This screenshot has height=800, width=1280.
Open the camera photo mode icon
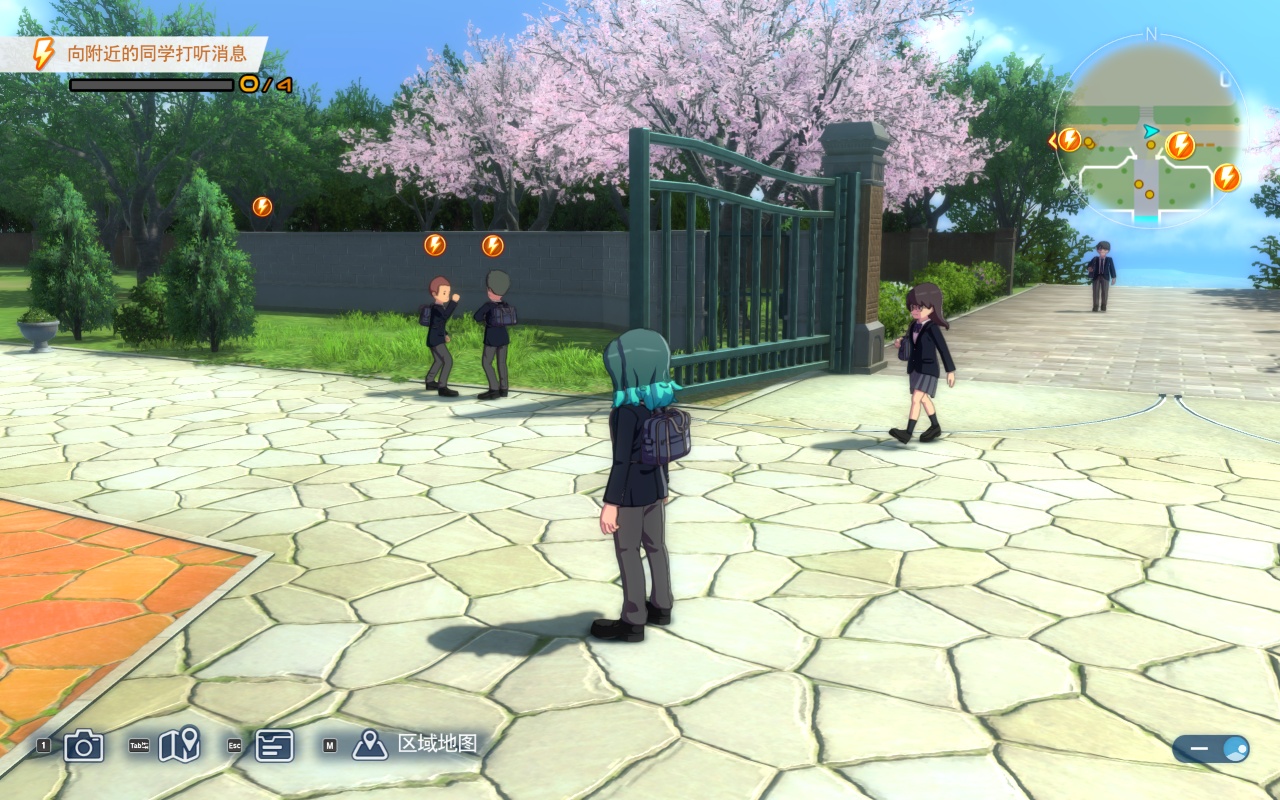84,745
